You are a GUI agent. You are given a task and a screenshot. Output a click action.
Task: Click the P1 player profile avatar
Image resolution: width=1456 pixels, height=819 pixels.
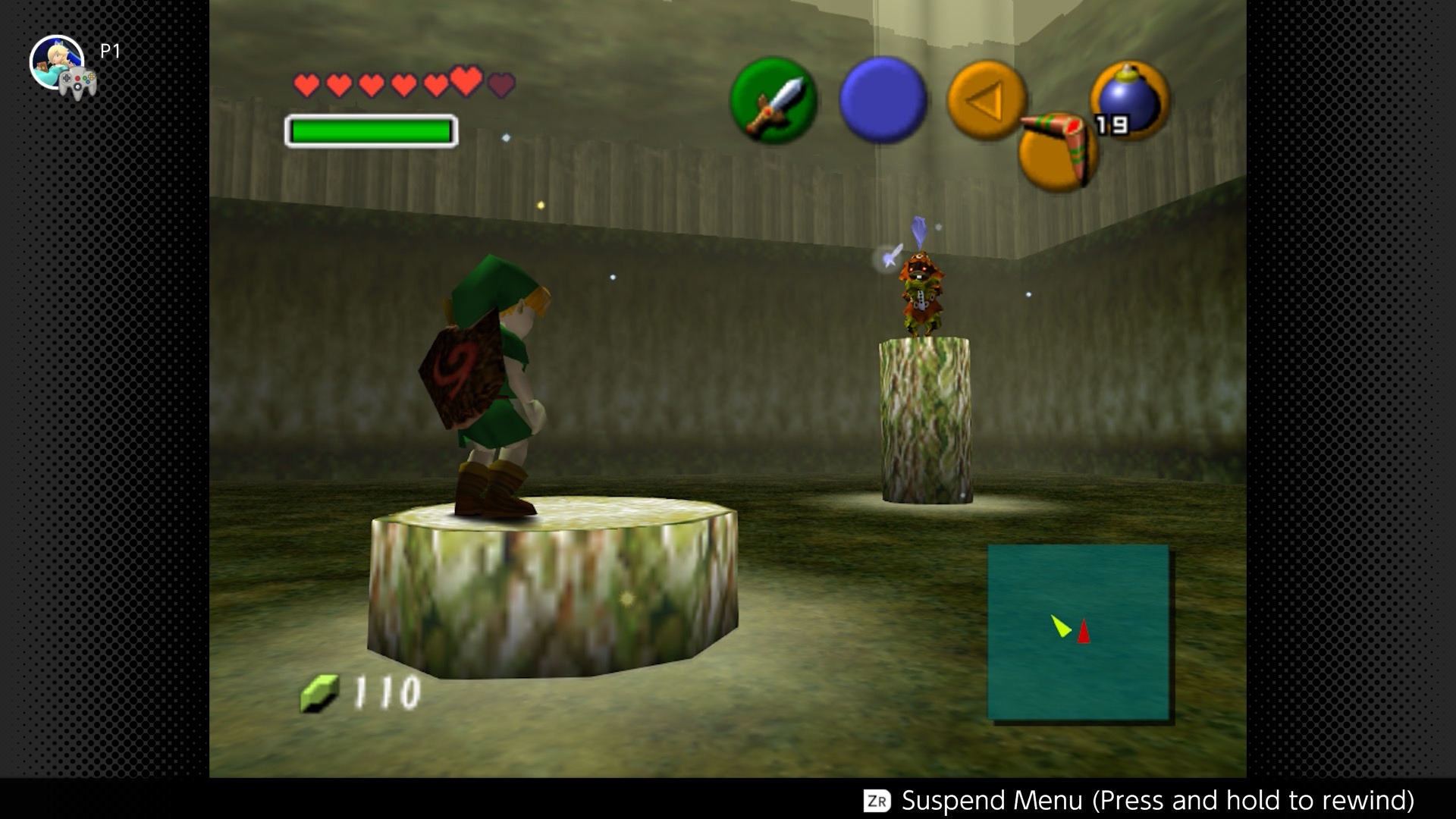(x=57, y=62)
